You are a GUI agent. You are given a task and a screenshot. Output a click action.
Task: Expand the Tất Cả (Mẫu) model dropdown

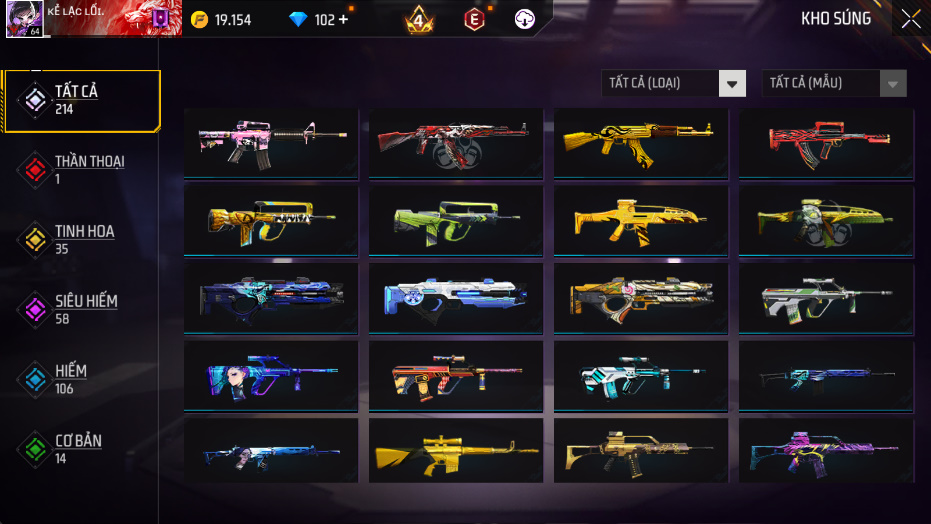834,83
